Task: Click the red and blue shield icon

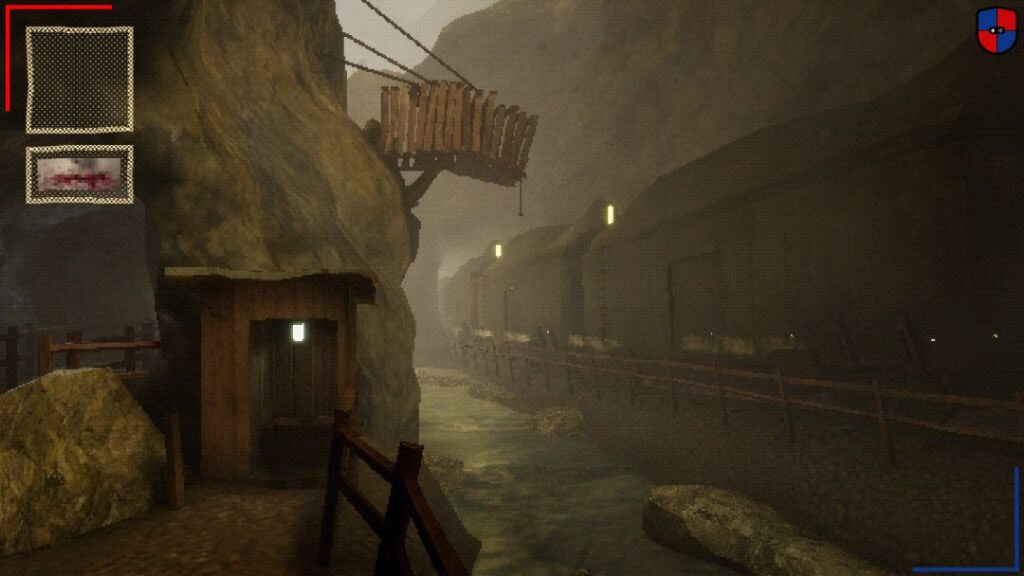Action: point(996,30)
